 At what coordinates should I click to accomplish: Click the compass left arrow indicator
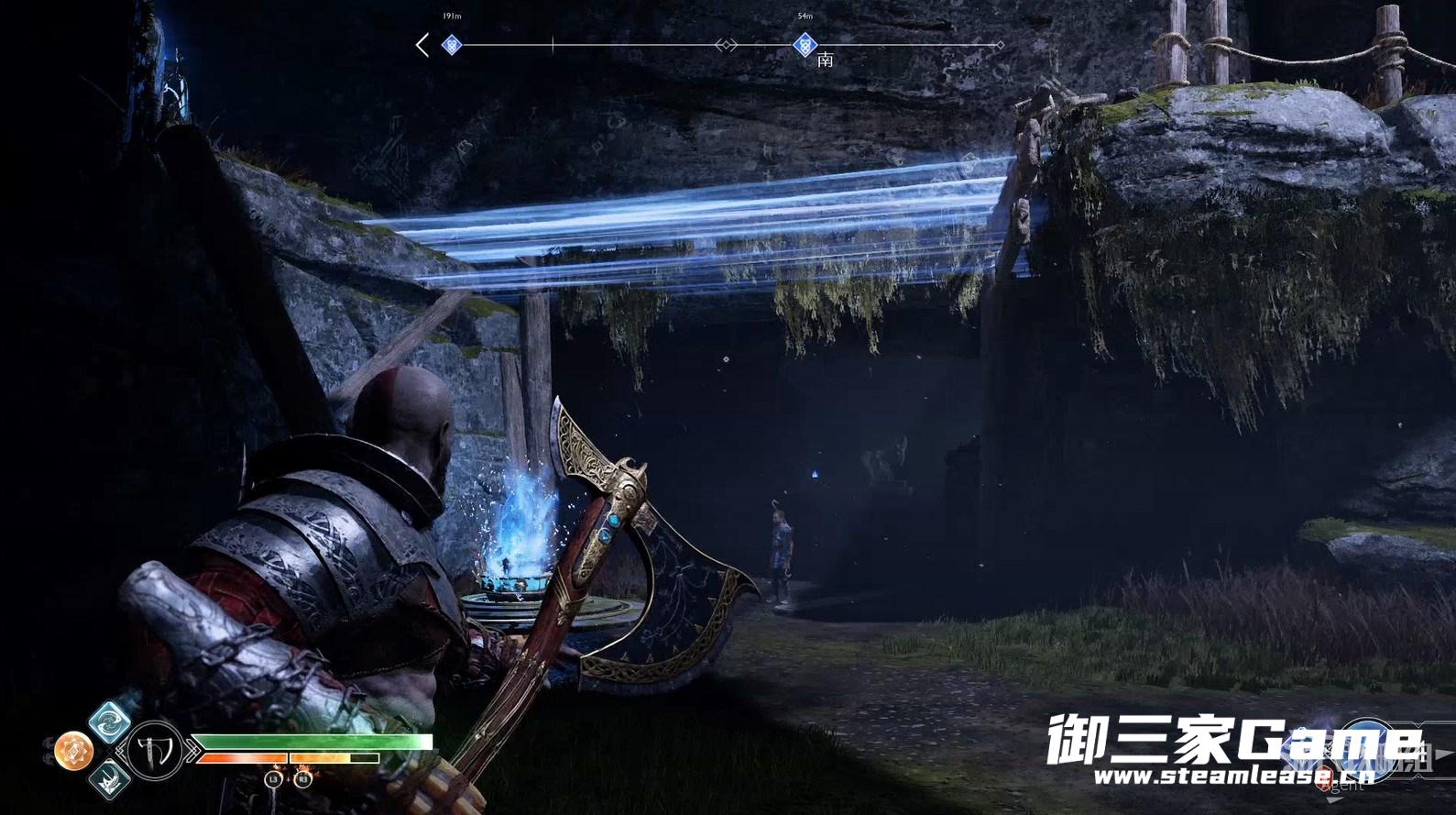[421, 45]
